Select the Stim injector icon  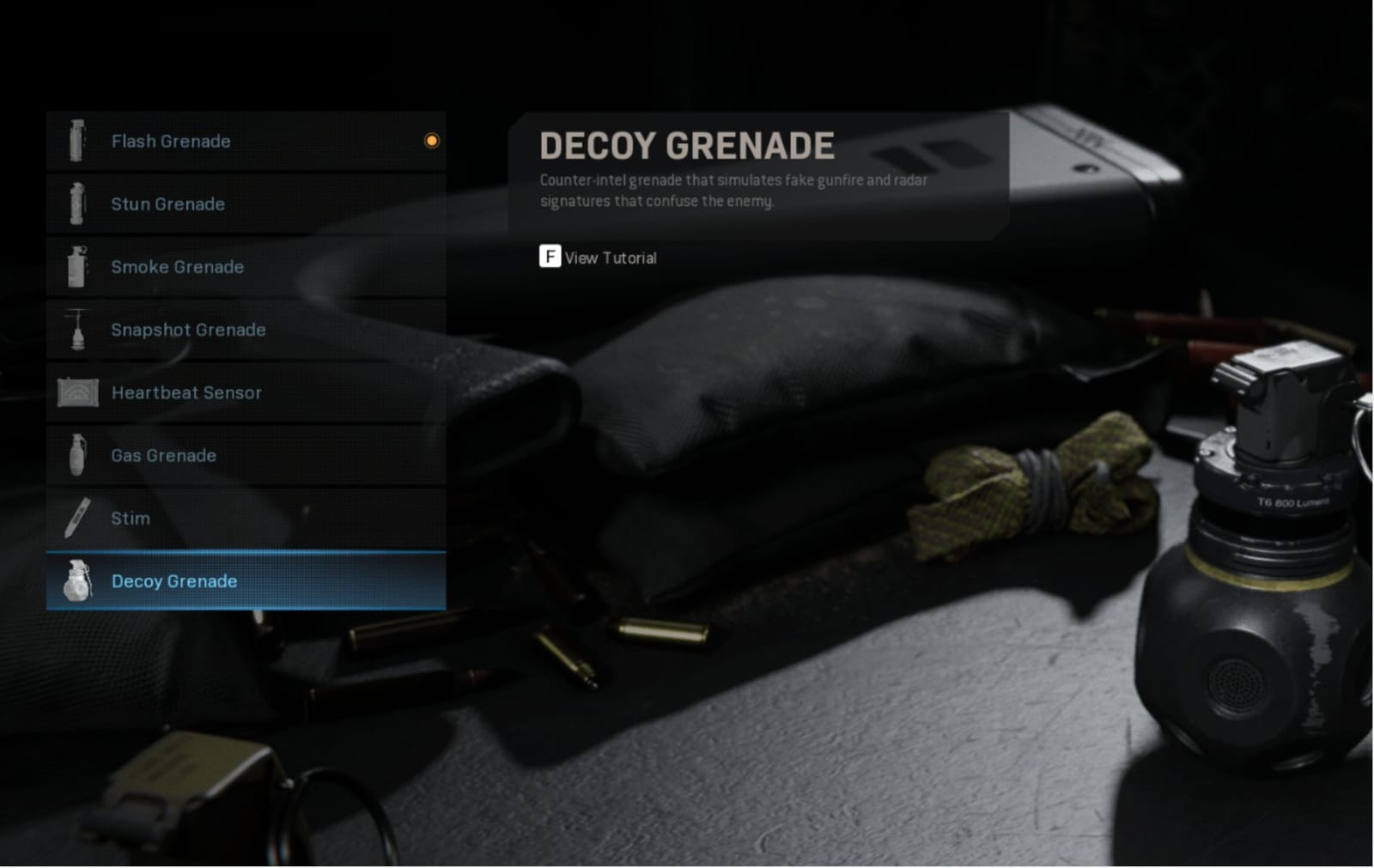click(77, 518)
